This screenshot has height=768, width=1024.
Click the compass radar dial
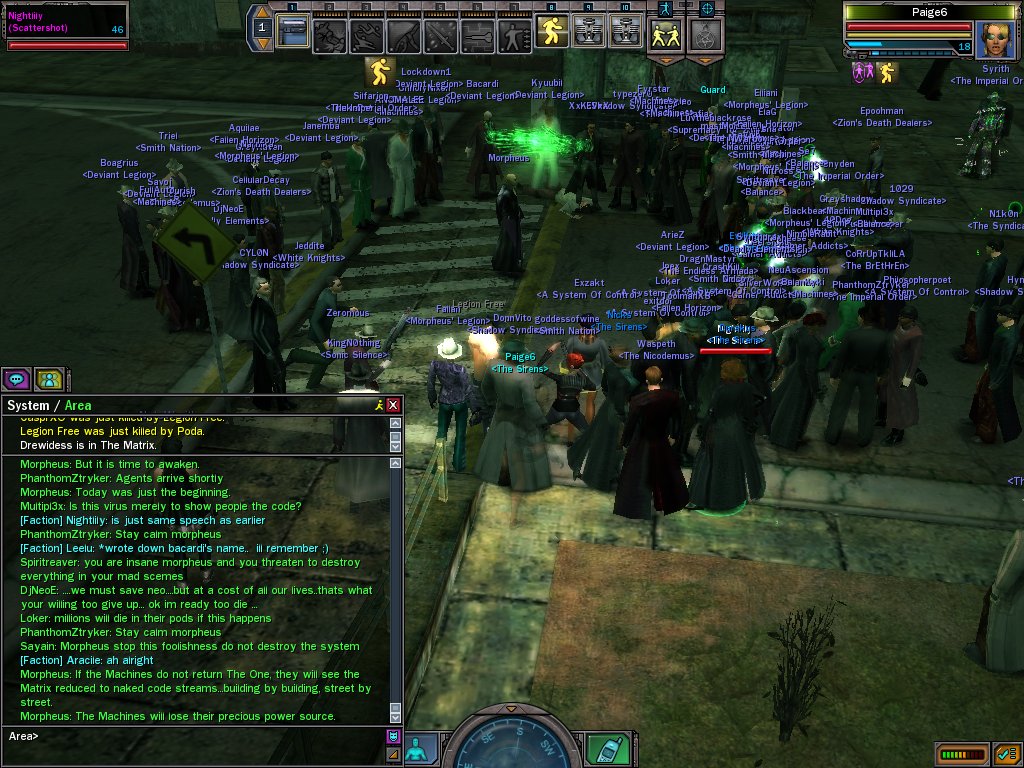(510, 745)
